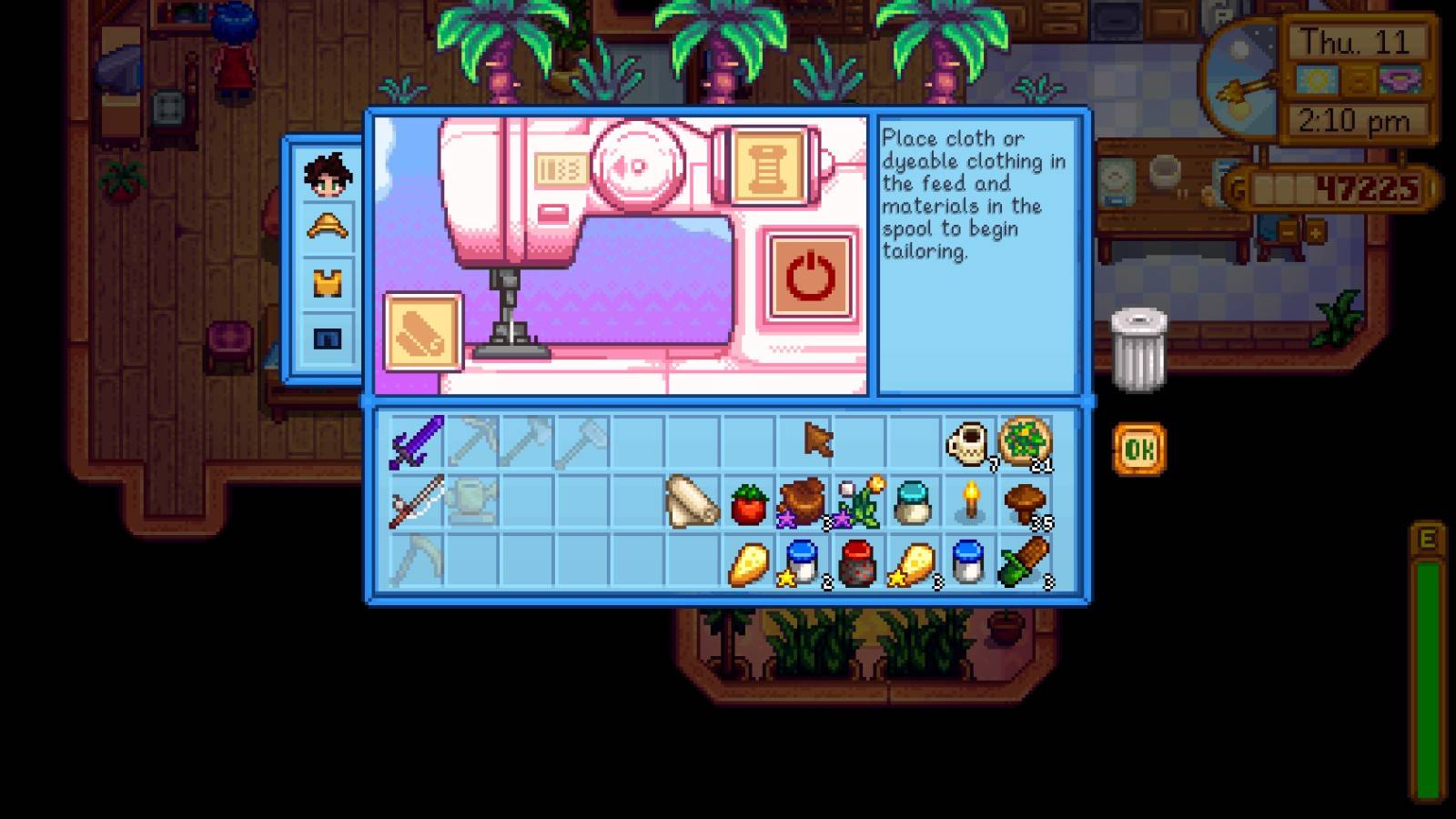The height and width of the screenshot is (819, 1456).
Task: Select the red-lidded dark jar
Action: pos(857,562)
